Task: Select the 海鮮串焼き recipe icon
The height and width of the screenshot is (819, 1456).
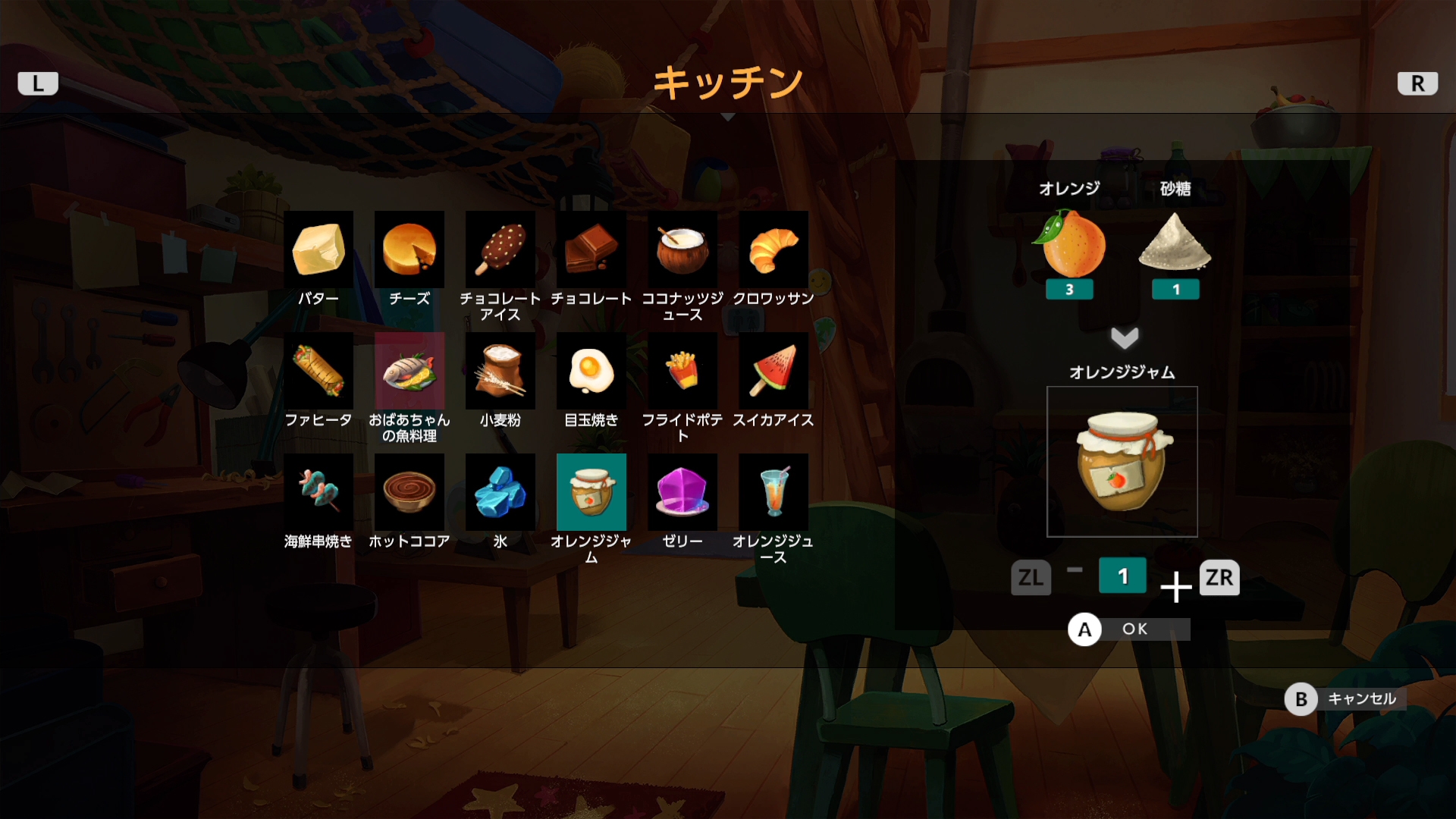Action: (318, 491)
